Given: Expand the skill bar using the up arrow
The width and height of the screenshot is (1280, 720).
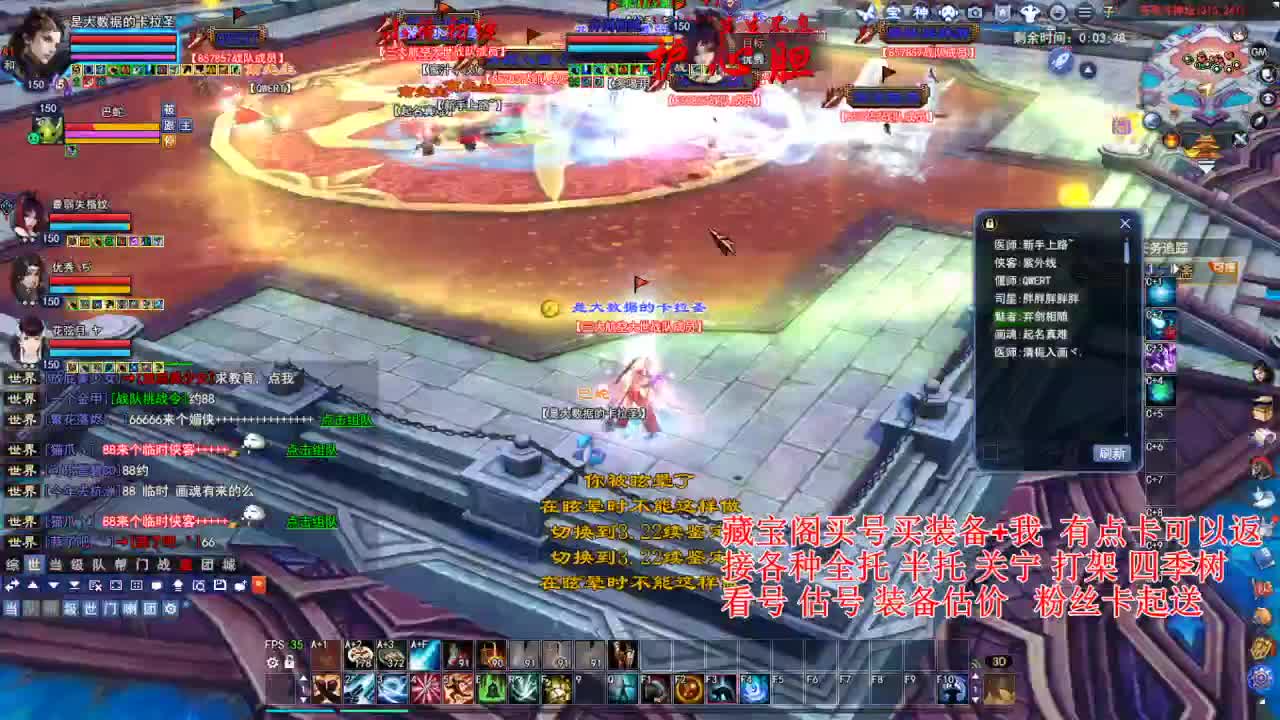Looking at the screenshot, I should [x=303, y=678].
